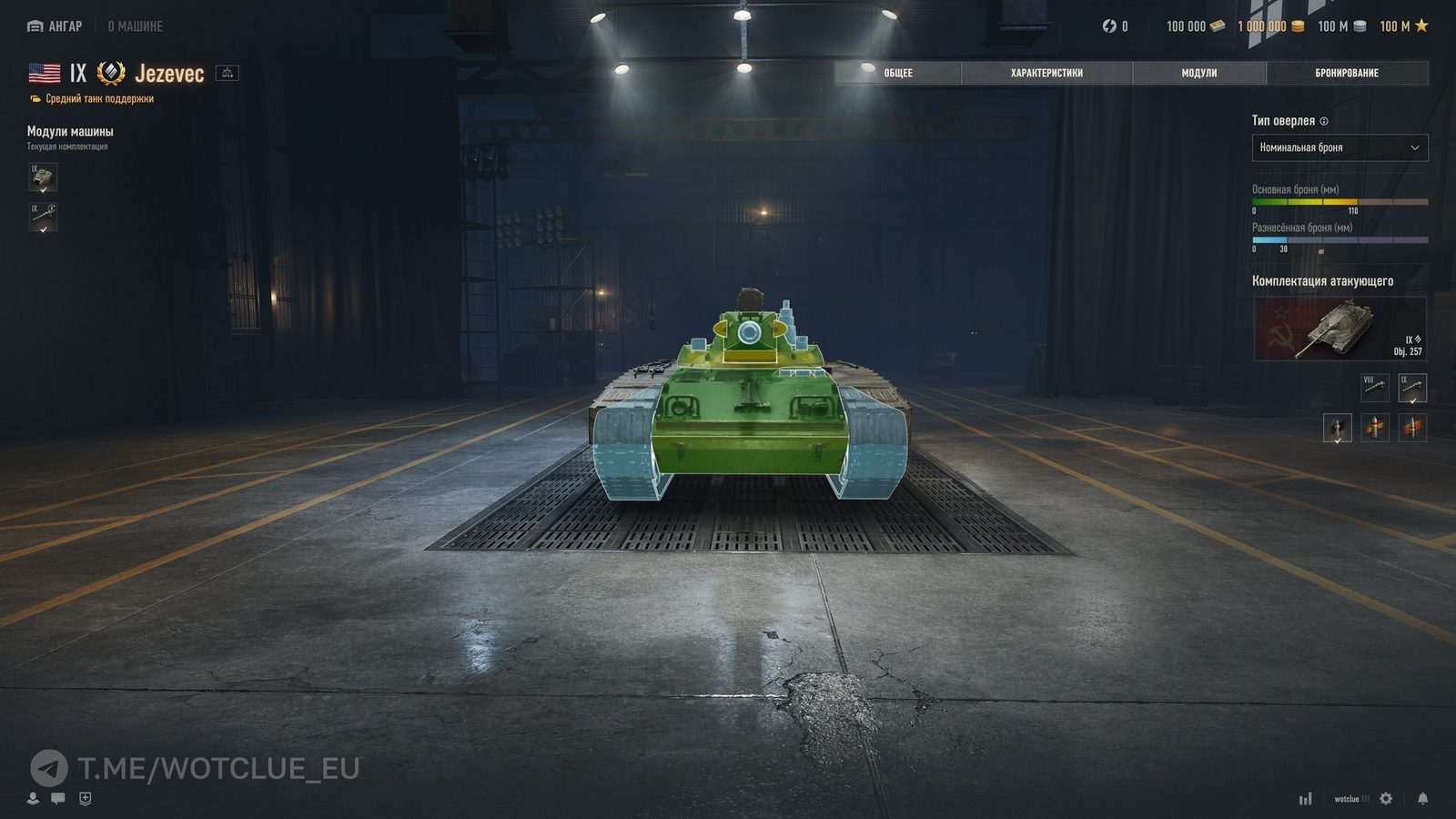The height and width of the screenshot is (819, 1456).
Task: Open the Jezevec turret module icon
Action: (x=43, y=178)
